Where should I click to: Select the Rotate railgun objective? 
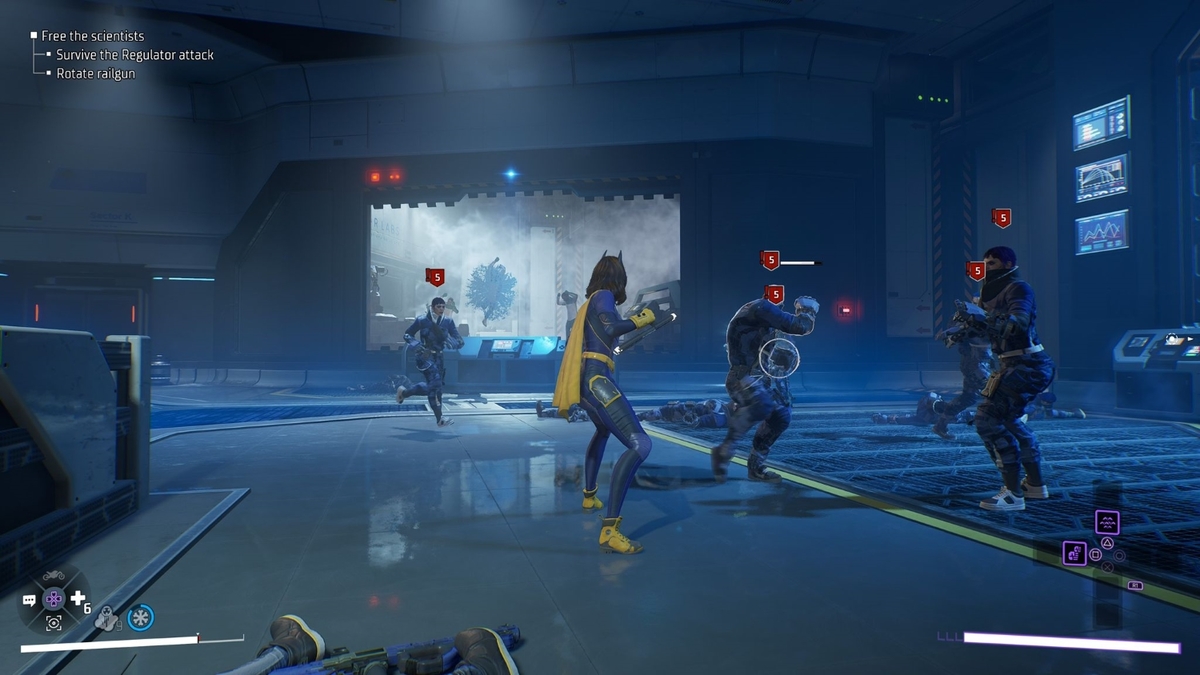pos(95,74)
